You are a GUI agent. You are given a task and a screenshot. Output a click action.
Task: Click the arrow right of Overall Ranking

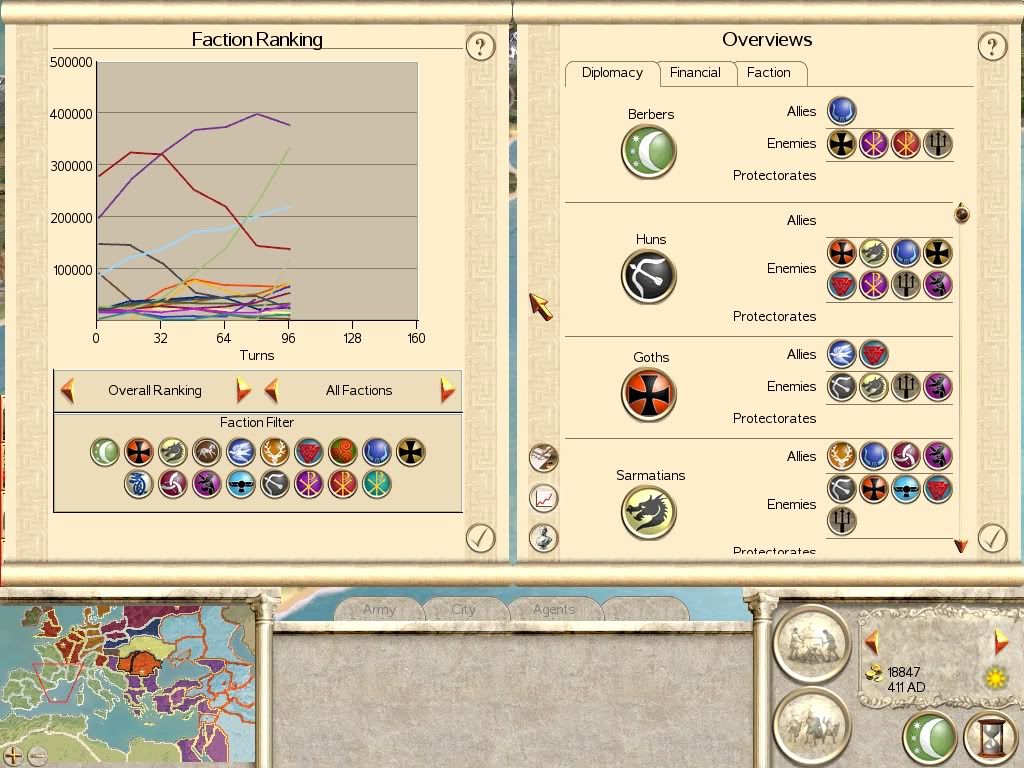[x=243, y=390]
